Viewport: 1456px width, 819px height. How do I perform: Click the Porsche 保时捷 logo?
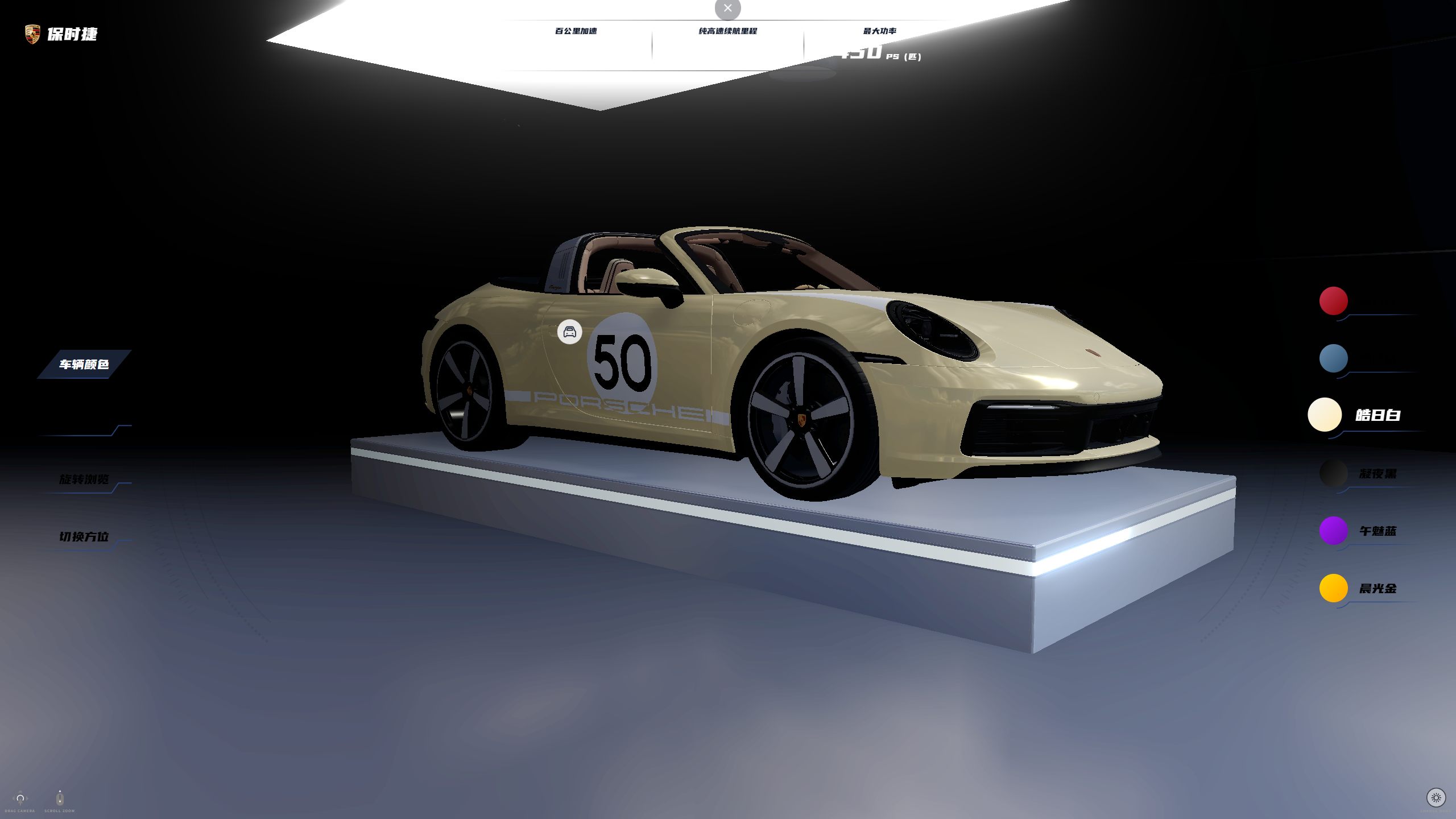[61, 34]
